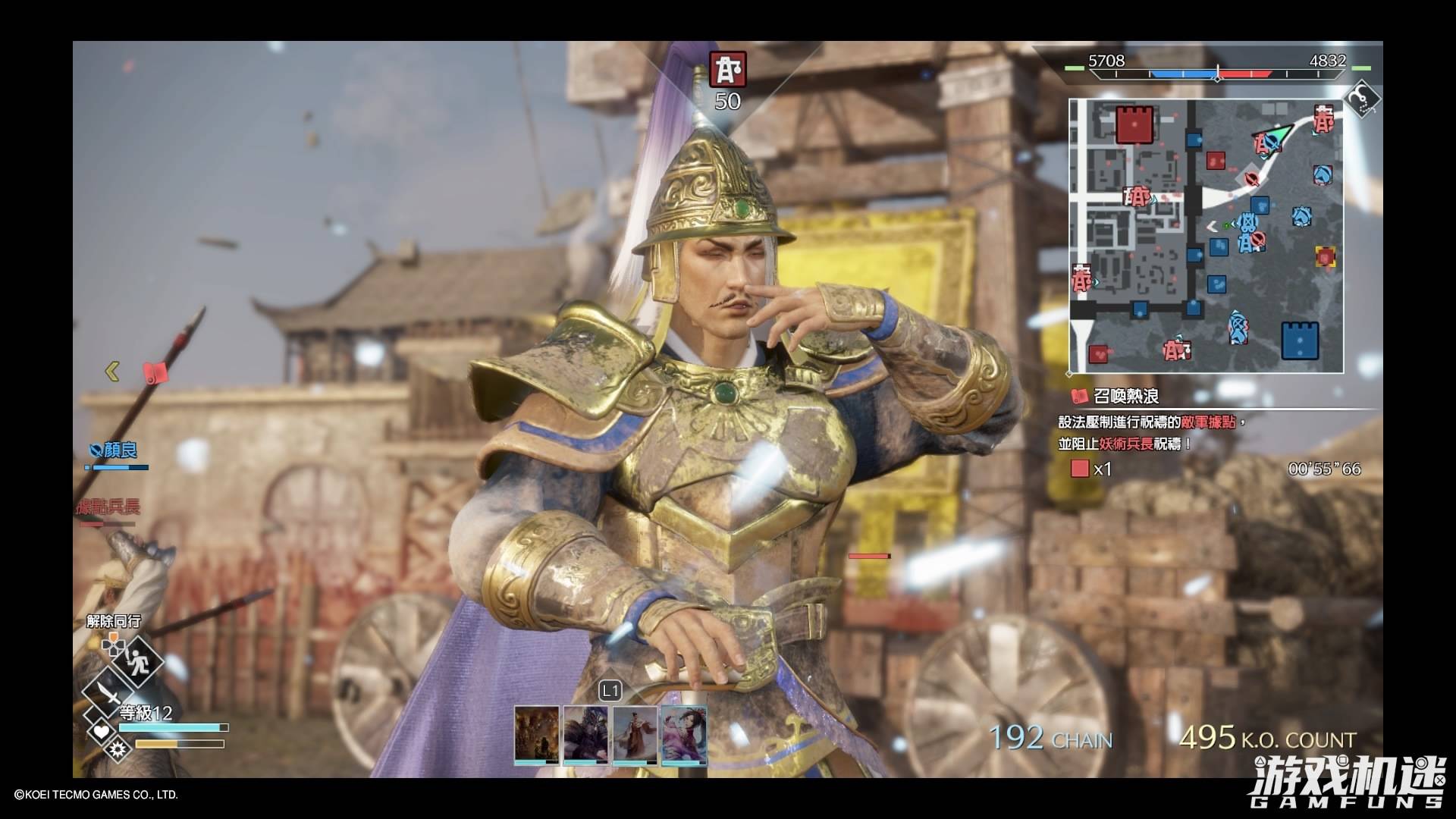Select the large red enemy fortress on minimap
Screen dimensions: 1456x819
pyautogui.click(x=1134, y=124)
